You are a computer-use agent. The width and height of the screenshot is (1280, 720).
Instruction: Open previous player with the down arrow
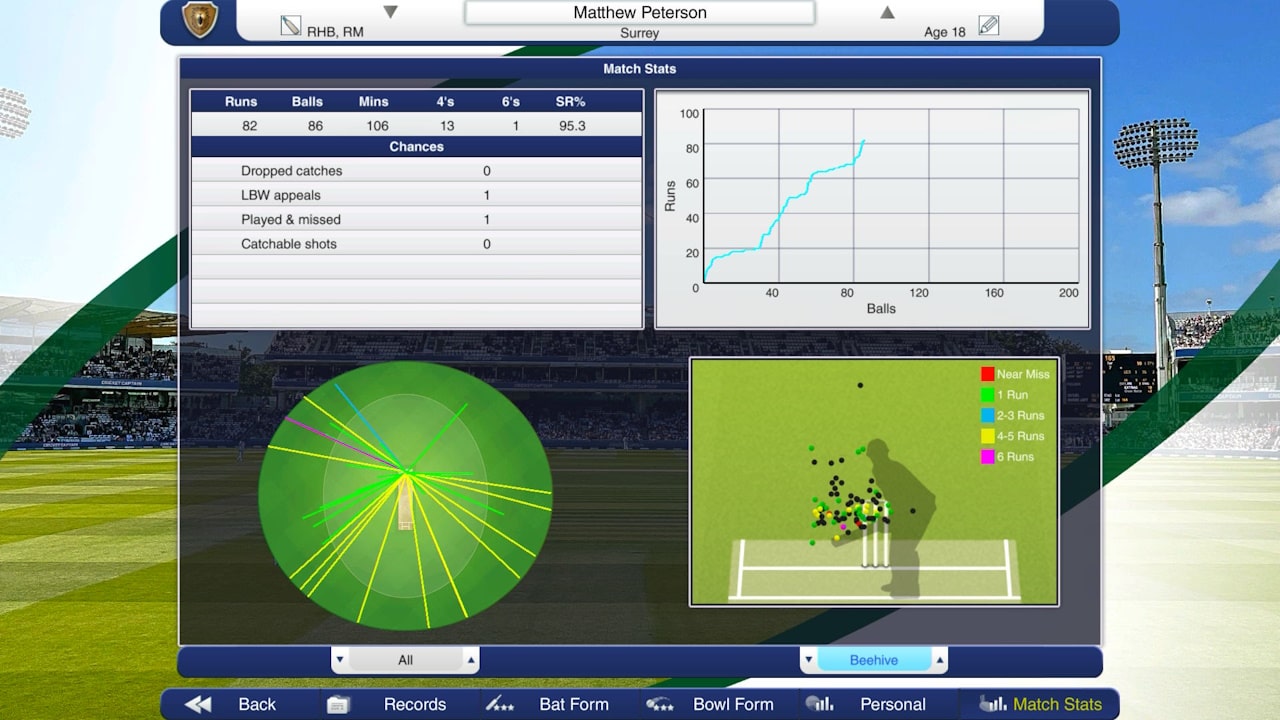click(x=390, y=11)
